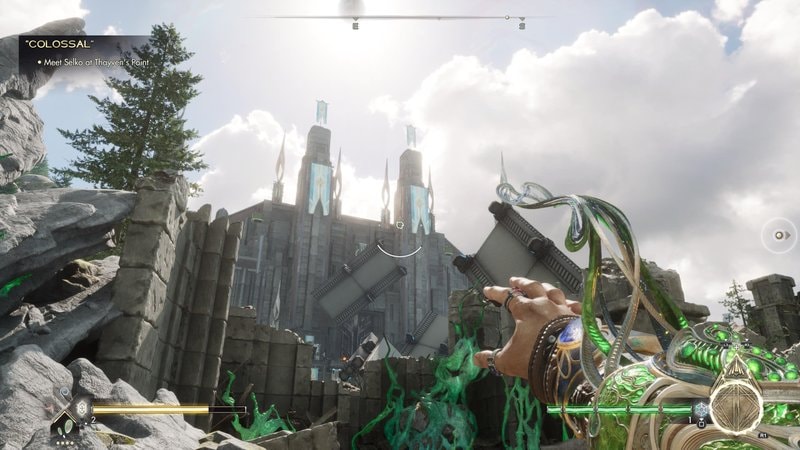Click the round indicator icon at the right edge
This screenshot has height=450, width=800.
(779, 237)
